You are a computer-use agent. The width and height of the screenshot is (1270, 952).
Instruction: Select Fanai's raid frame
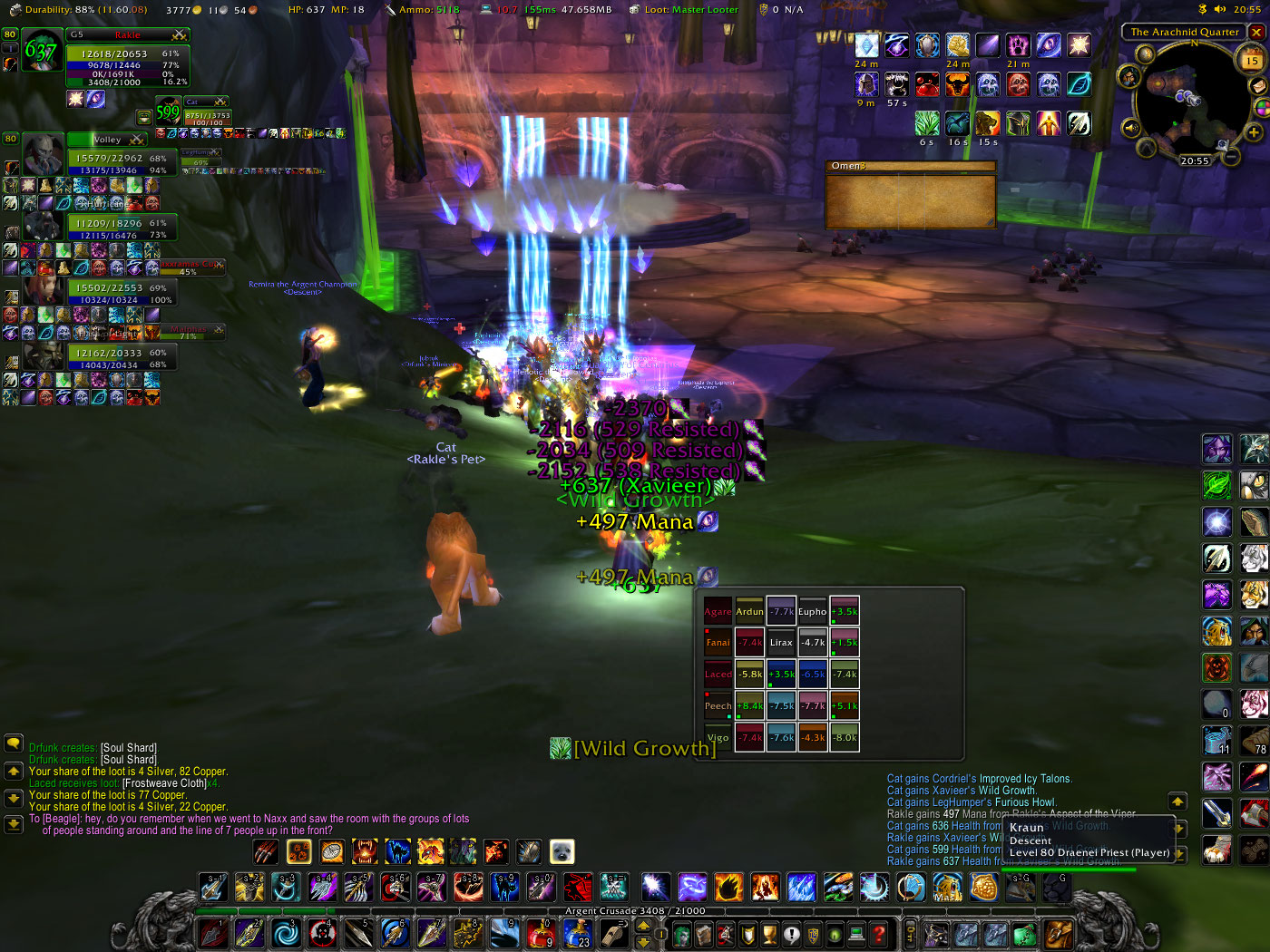(x=718, y=643)
